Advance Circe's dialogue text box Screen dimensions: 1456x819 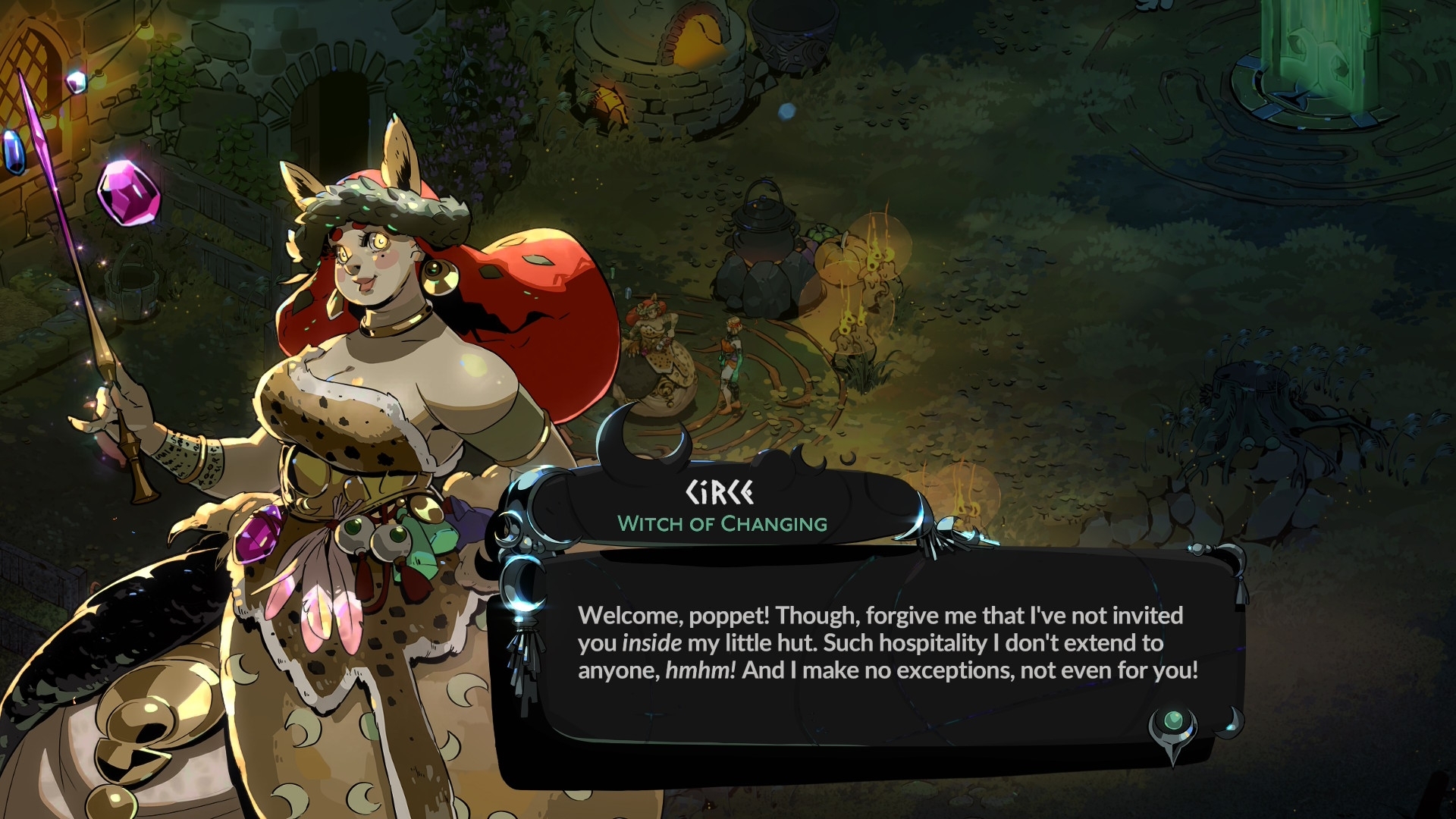[887, 643]
